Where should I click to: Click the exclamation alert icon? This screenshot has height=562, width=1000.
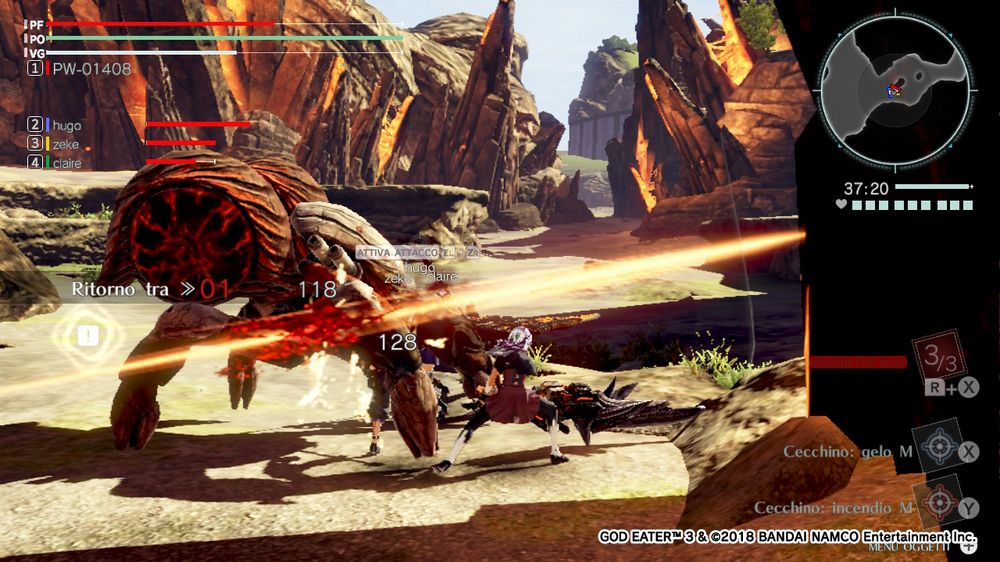coord(88,337)
